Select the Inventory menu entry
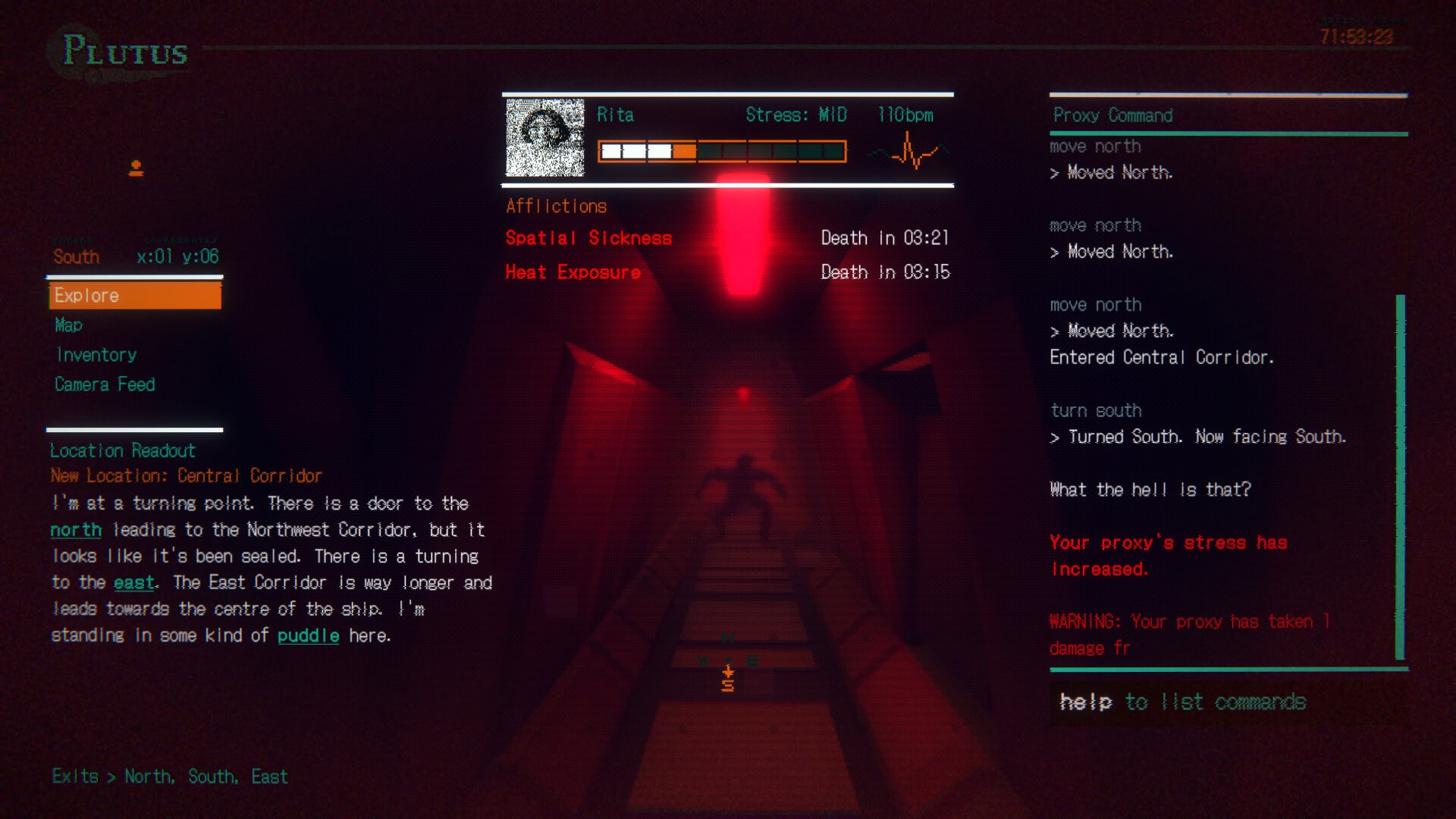 coord(95,354)
